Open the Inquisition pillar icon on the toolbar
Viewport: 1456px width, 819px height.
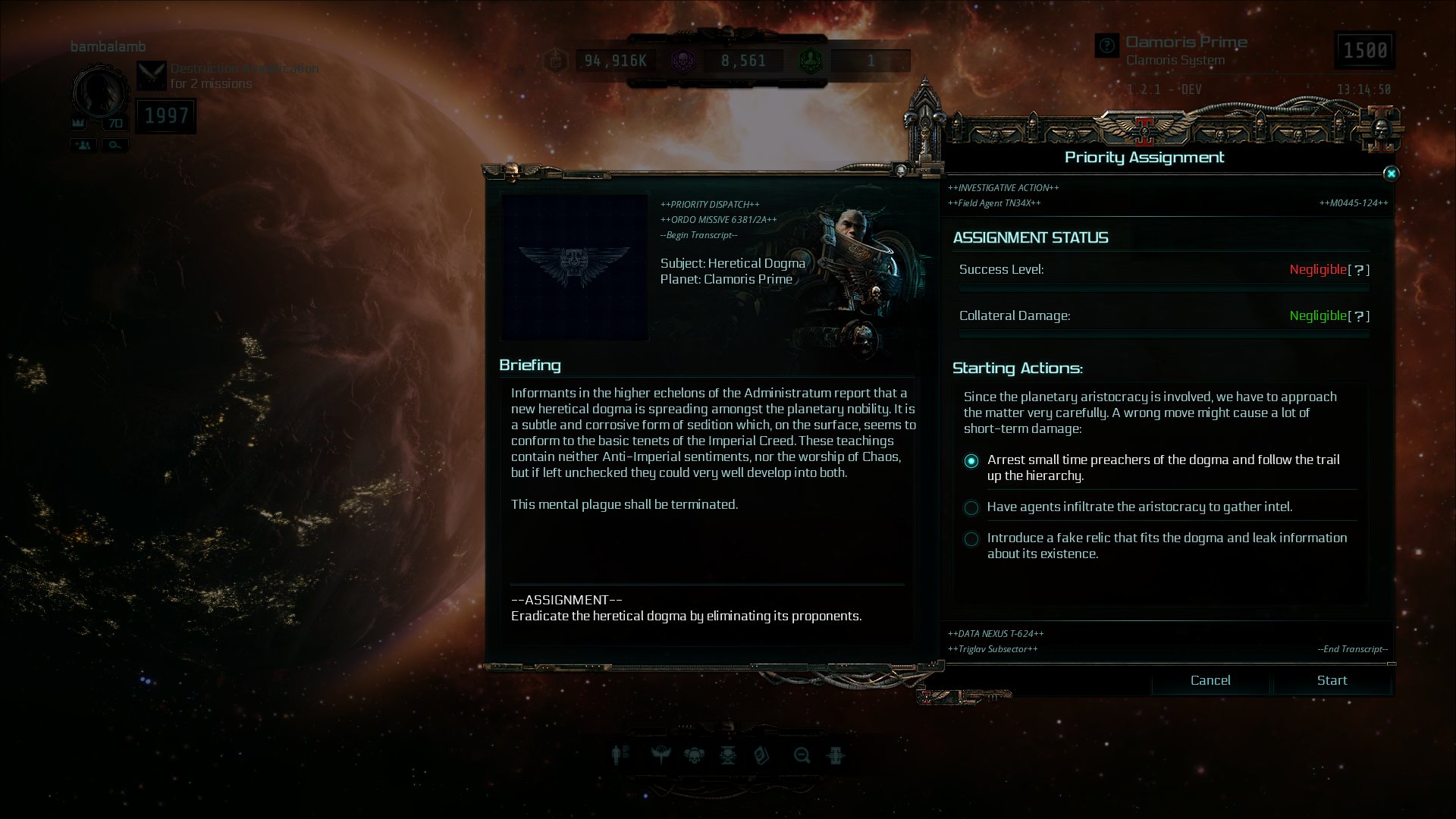pyautogui.click(x=836, y=755)
